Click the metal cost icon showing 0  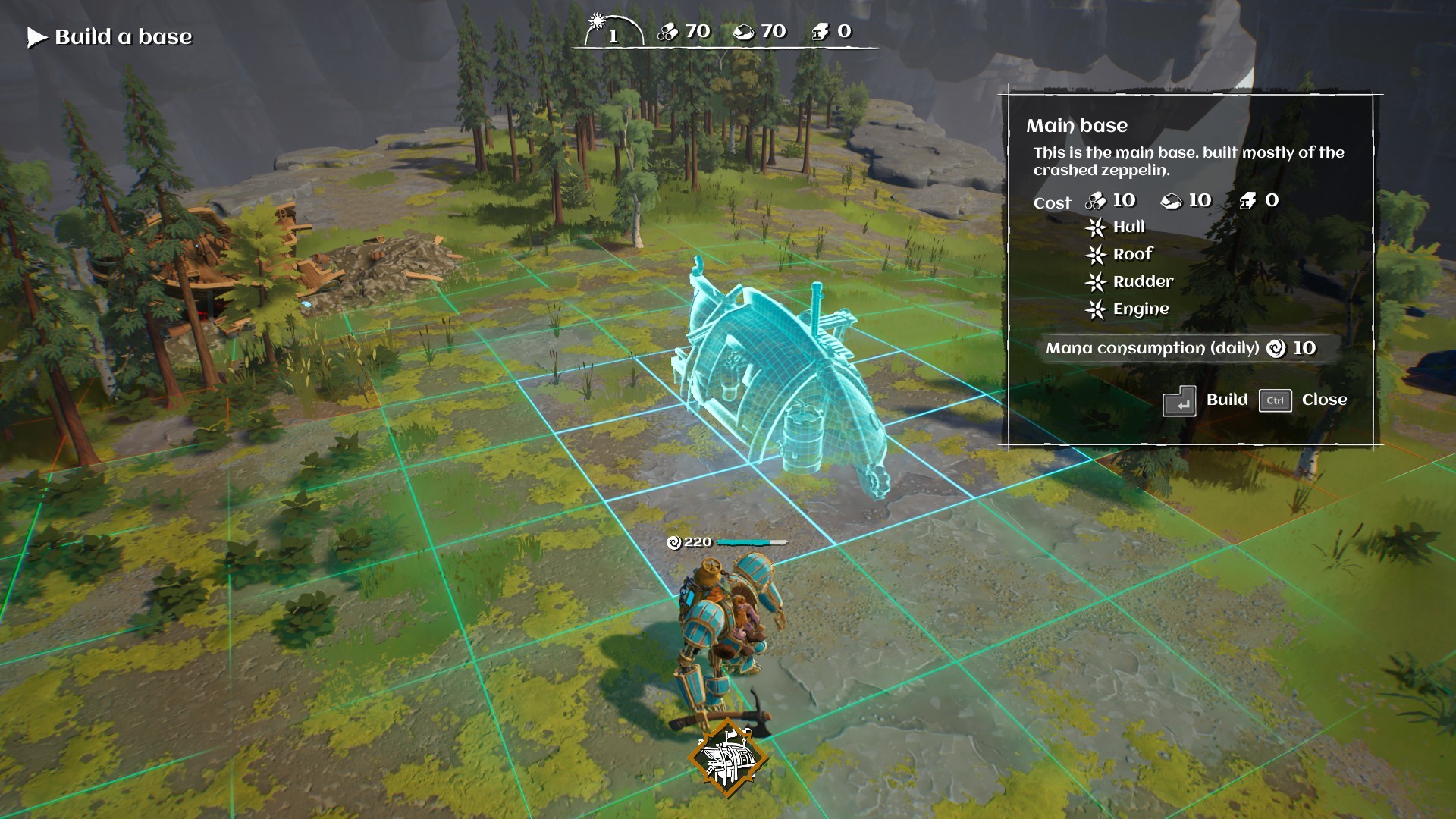[x=1248, y=200]
